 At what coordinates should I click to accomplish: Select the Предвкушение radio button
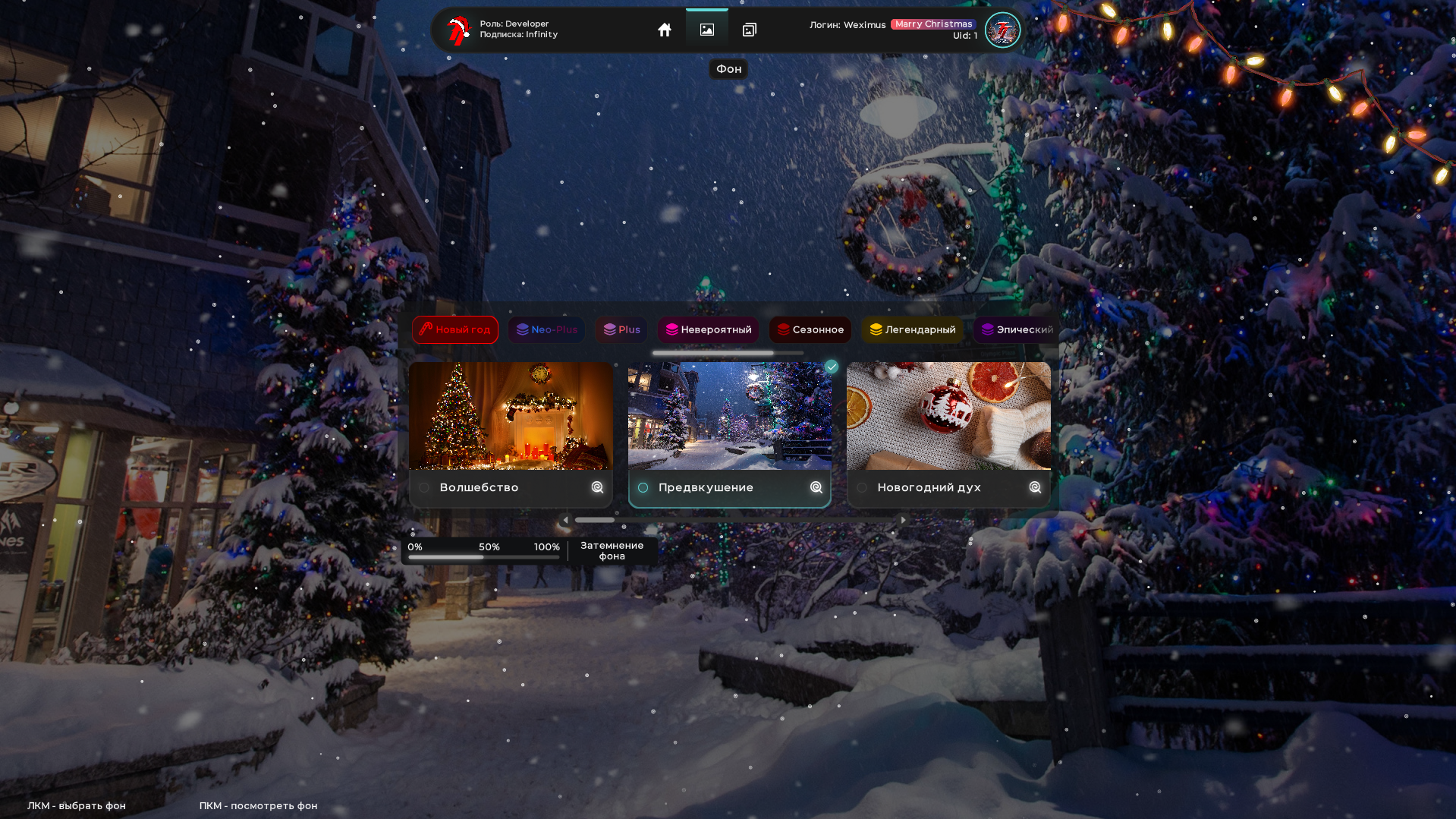[643, 488]
